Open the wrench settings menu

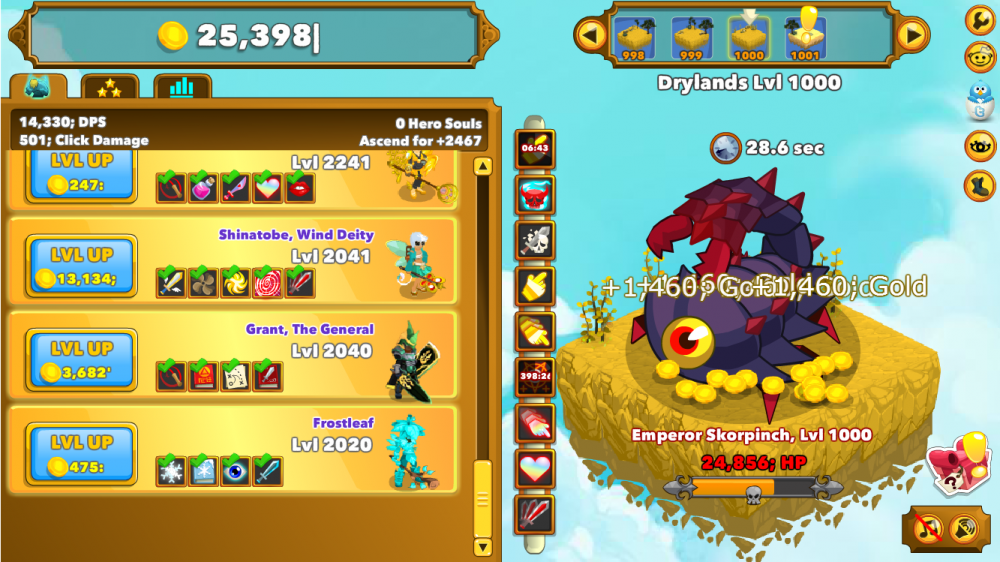coord(979,19)
